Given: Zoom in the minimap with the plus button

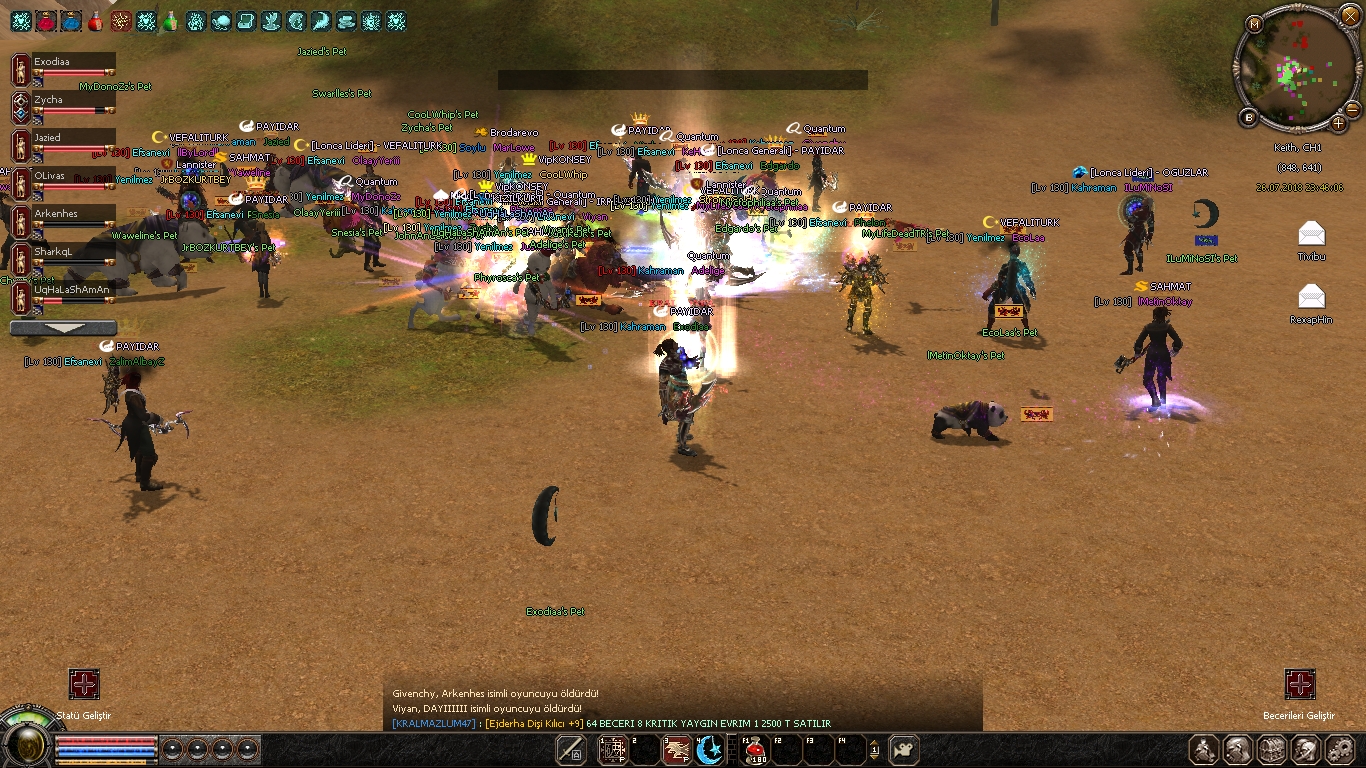Looking at the screenshot, I should coord(1338,124).
